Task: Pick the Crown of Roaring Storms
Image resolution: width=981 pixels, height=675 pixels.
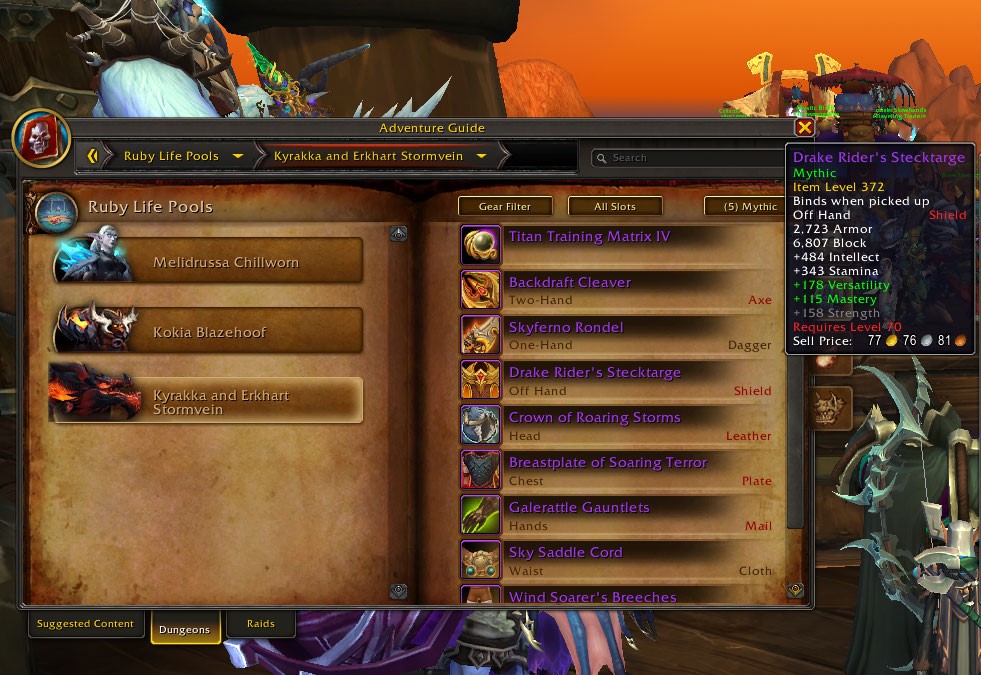Action: [x=594, y=418]
